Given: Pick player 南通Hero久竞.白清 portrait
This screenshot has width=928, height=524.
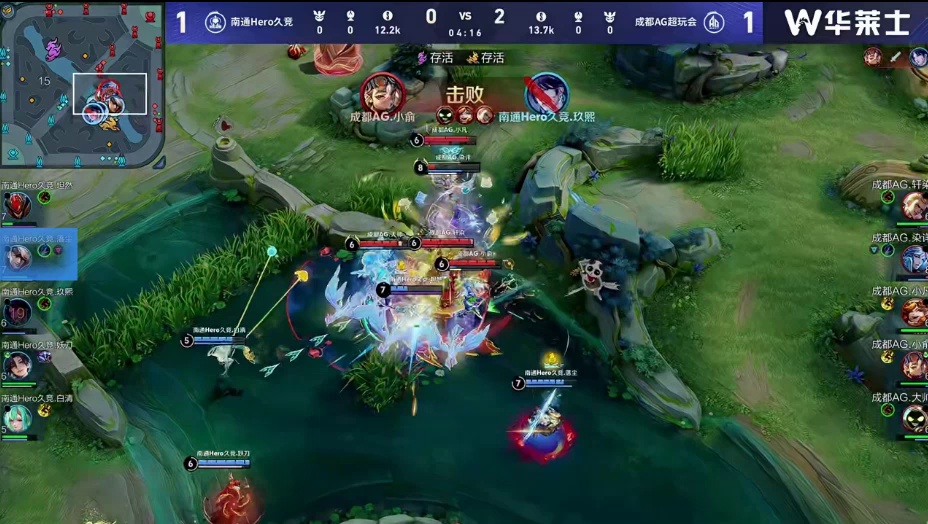Looking at the screenshot, I should 17,417.
